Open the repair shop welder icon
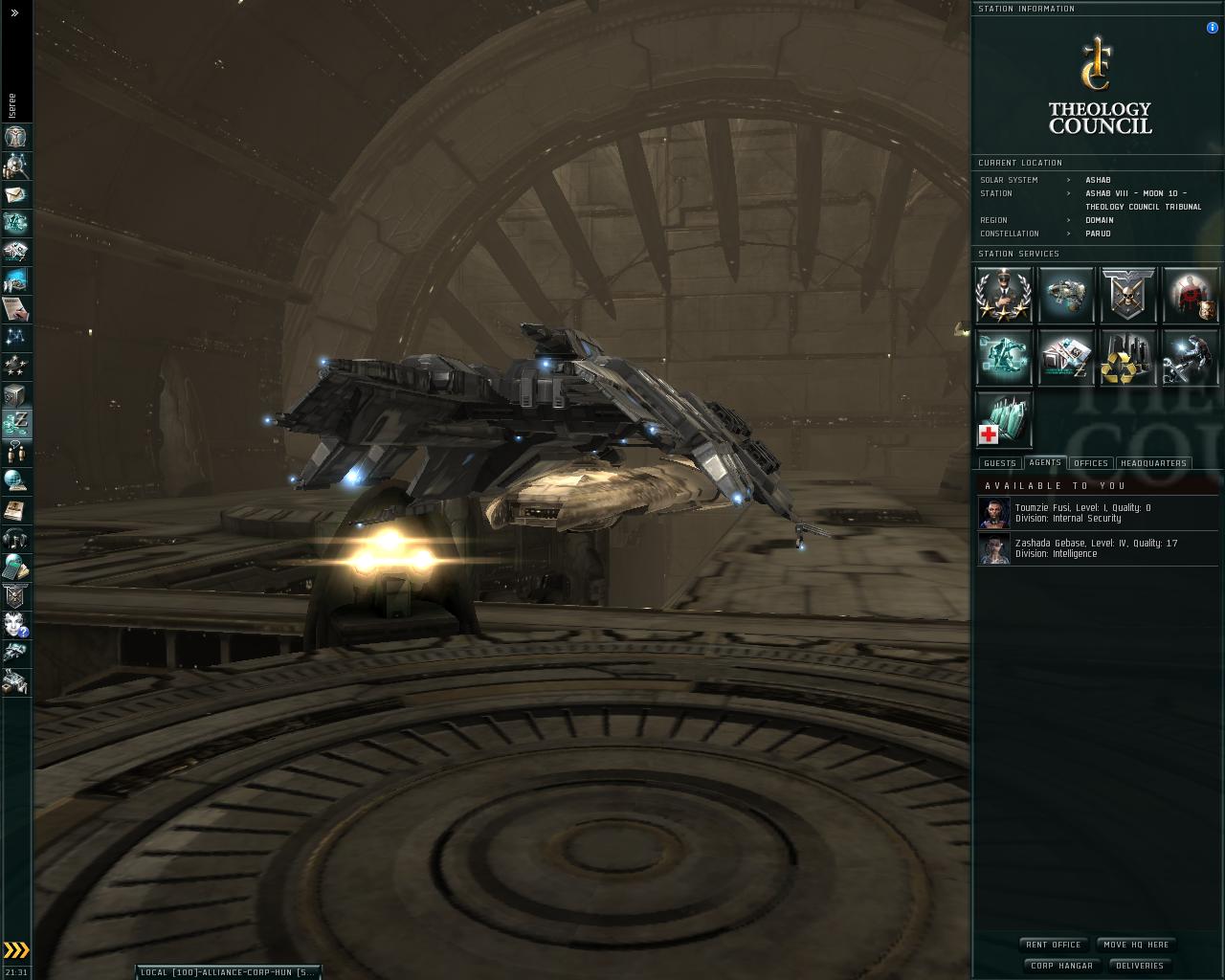The image size is (1225, 980). (1191, 357)
